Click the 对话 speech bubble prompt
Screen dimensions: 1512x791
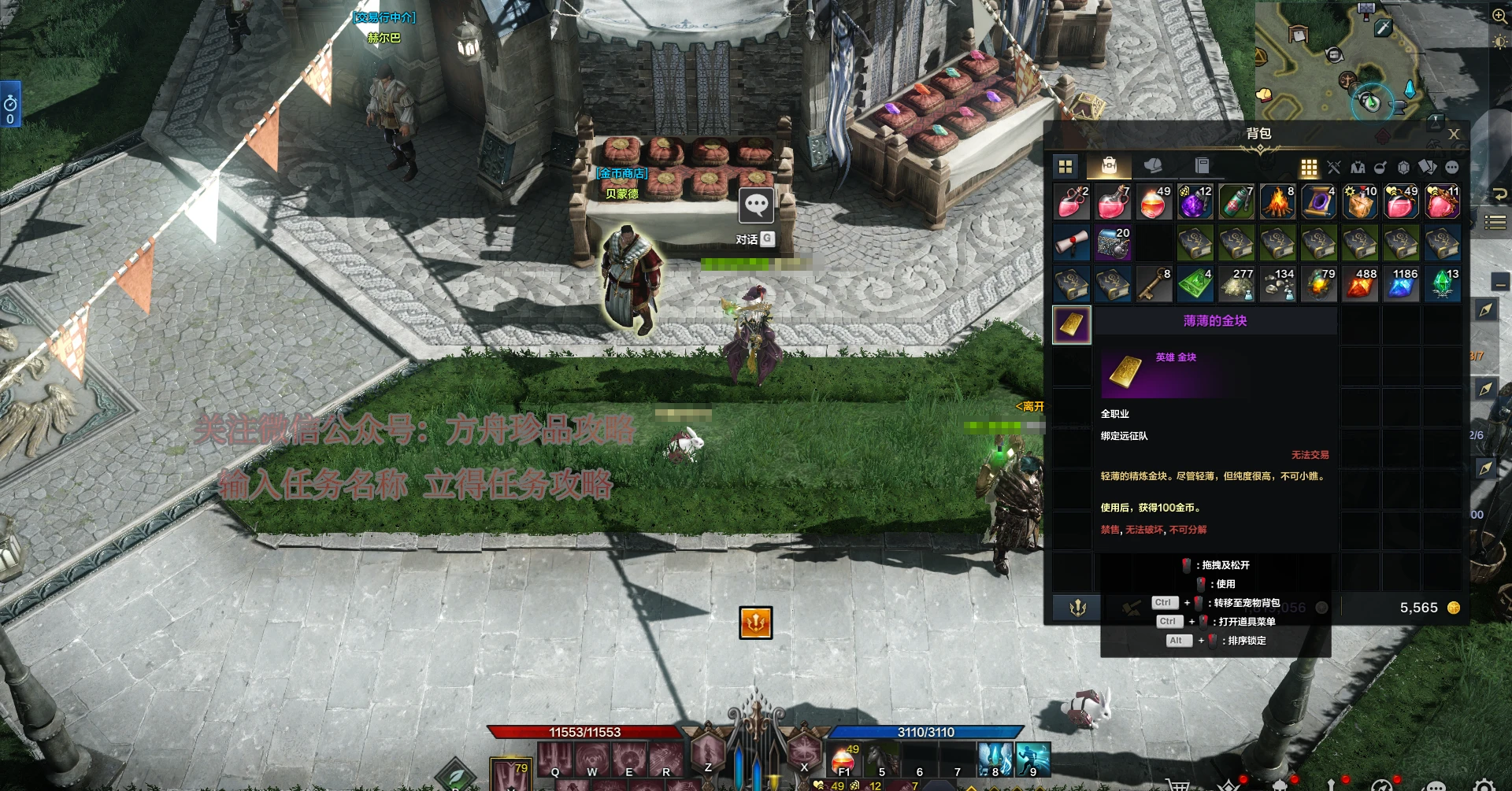click(x=756, y=208)
